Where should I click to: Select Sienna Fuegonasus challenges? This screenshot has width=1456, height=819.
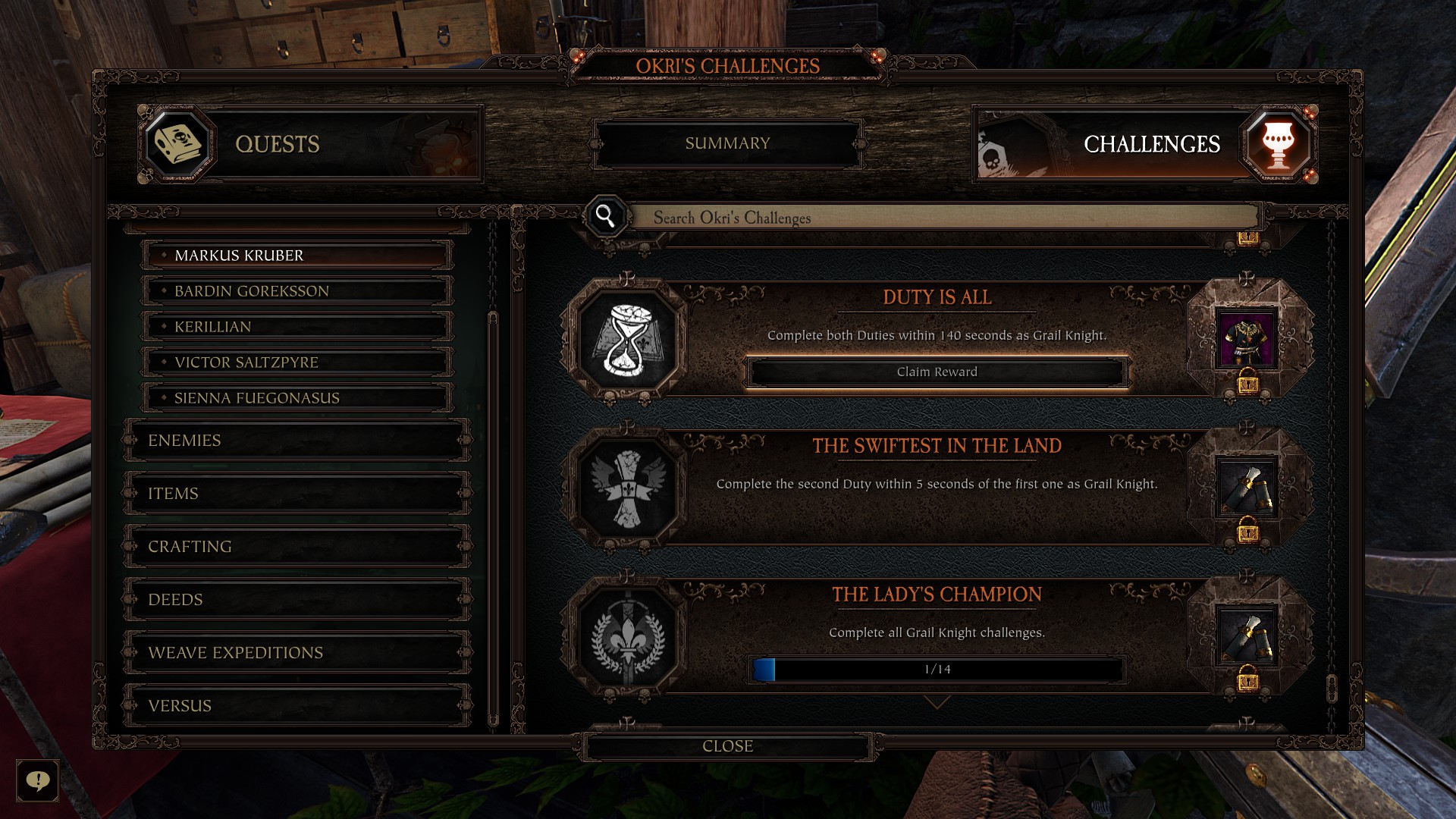coord(297,398)
